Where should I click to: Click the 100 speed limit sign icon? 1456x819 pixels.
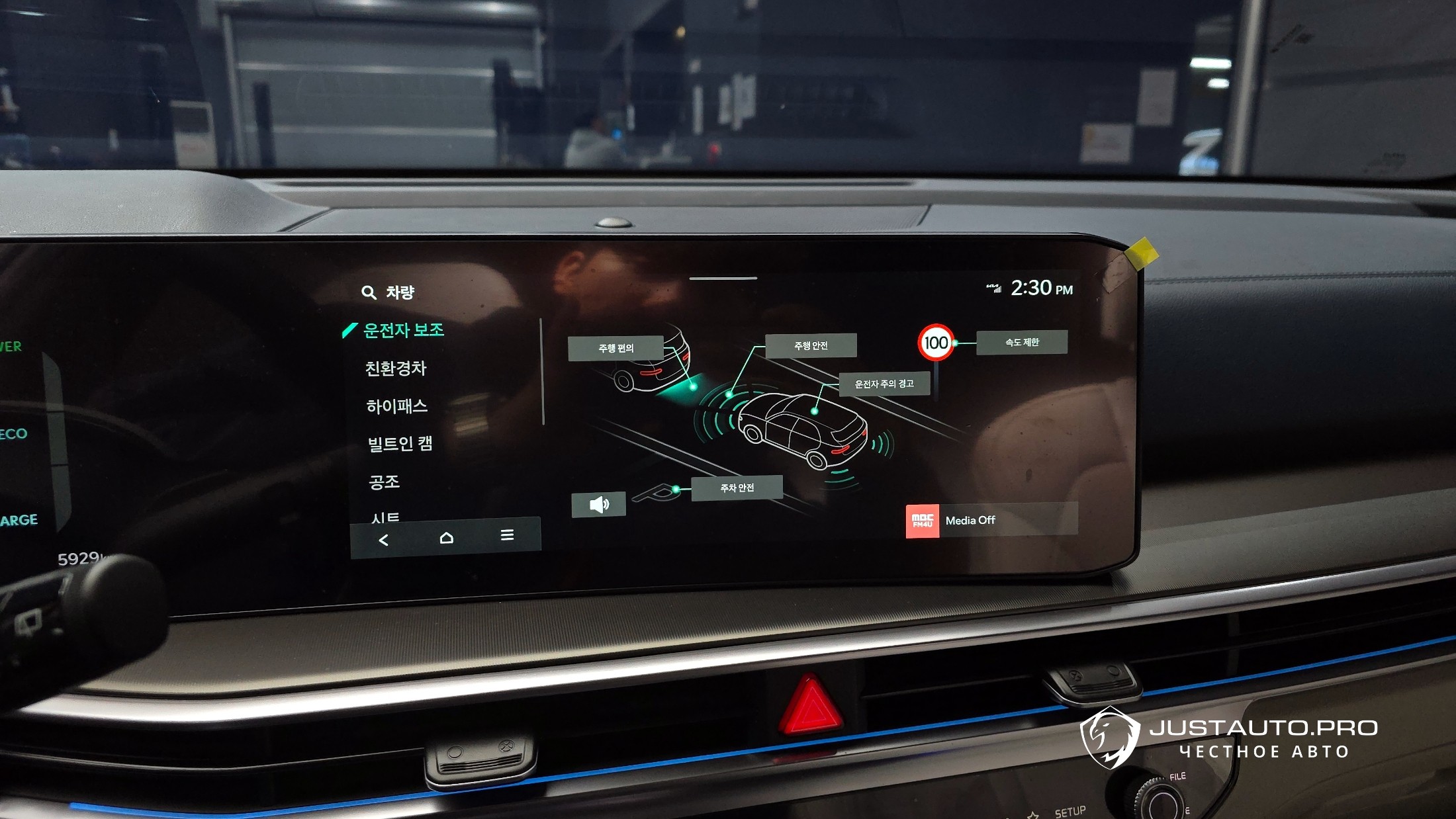click(936, 343)
